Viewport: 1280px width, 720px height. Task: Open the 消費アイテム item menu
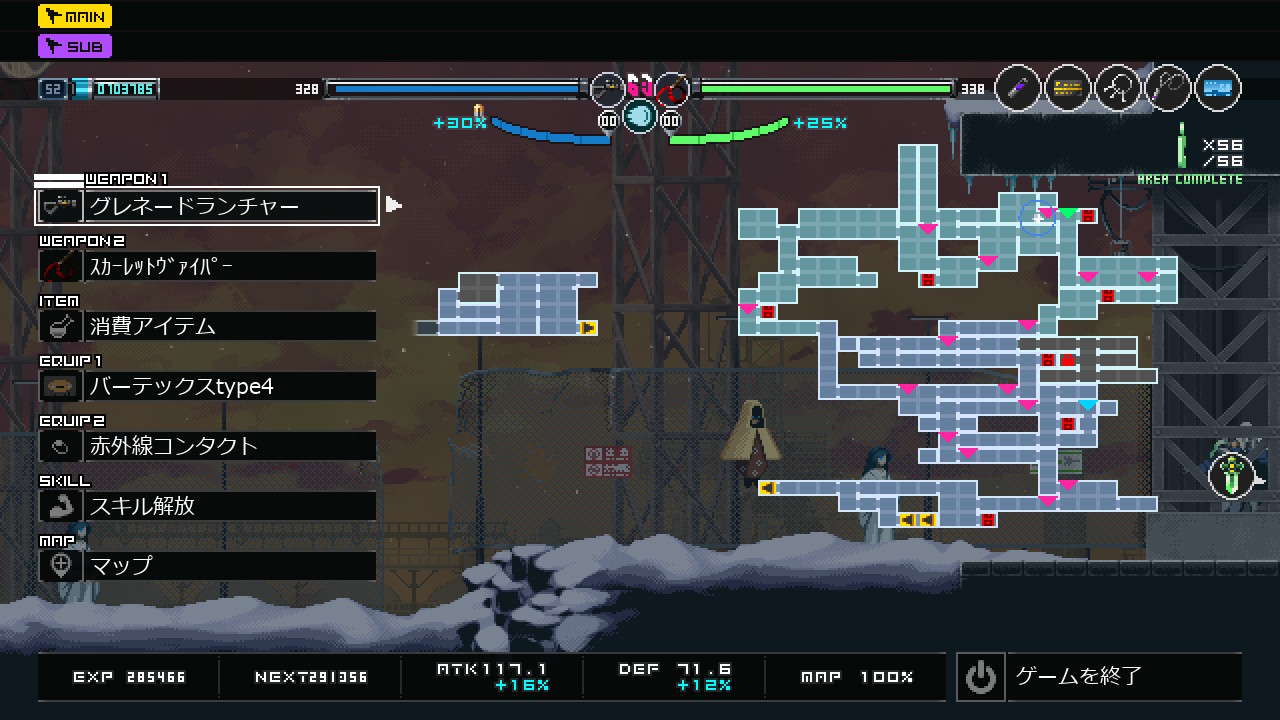(207, 326)
